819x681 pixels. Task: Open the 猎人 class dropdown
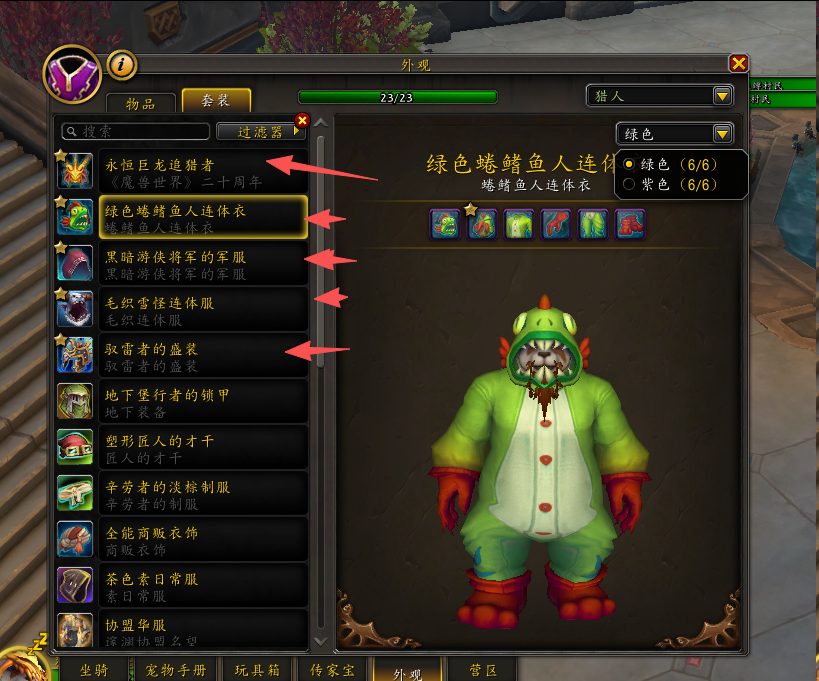coord(660,96)
